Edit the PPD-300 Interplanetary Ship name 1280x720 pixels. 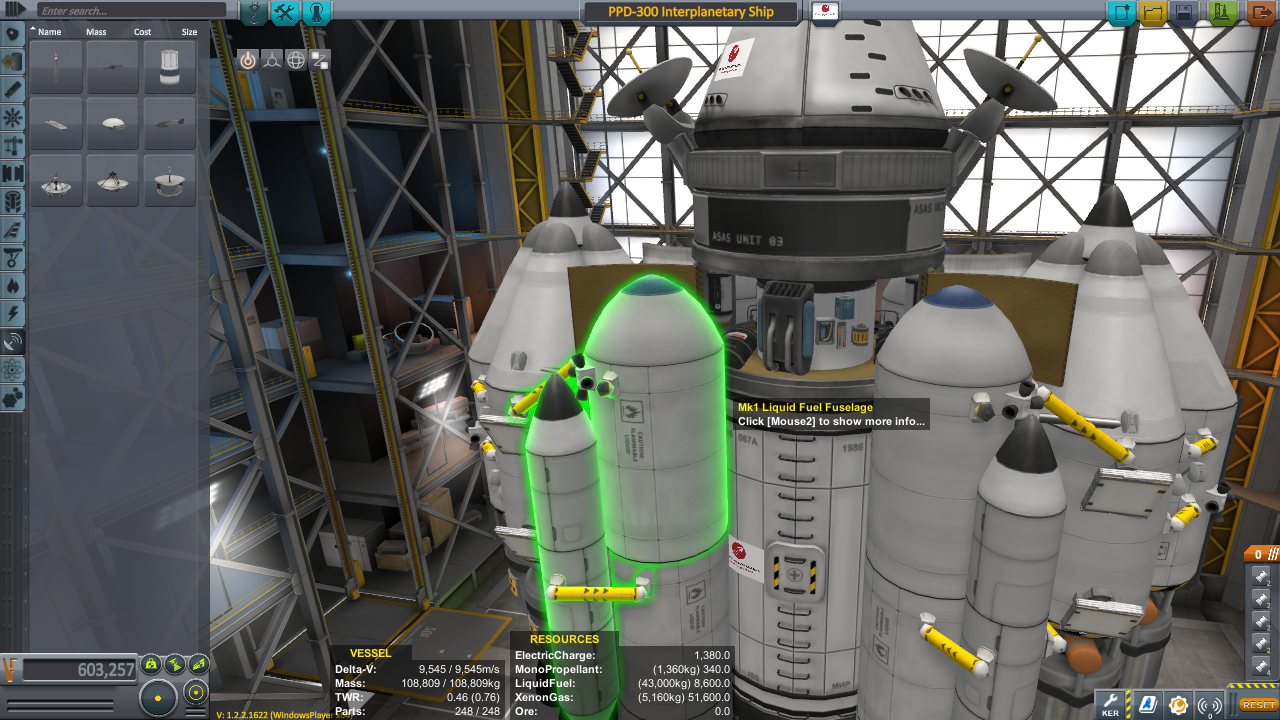tap(690, 12)
